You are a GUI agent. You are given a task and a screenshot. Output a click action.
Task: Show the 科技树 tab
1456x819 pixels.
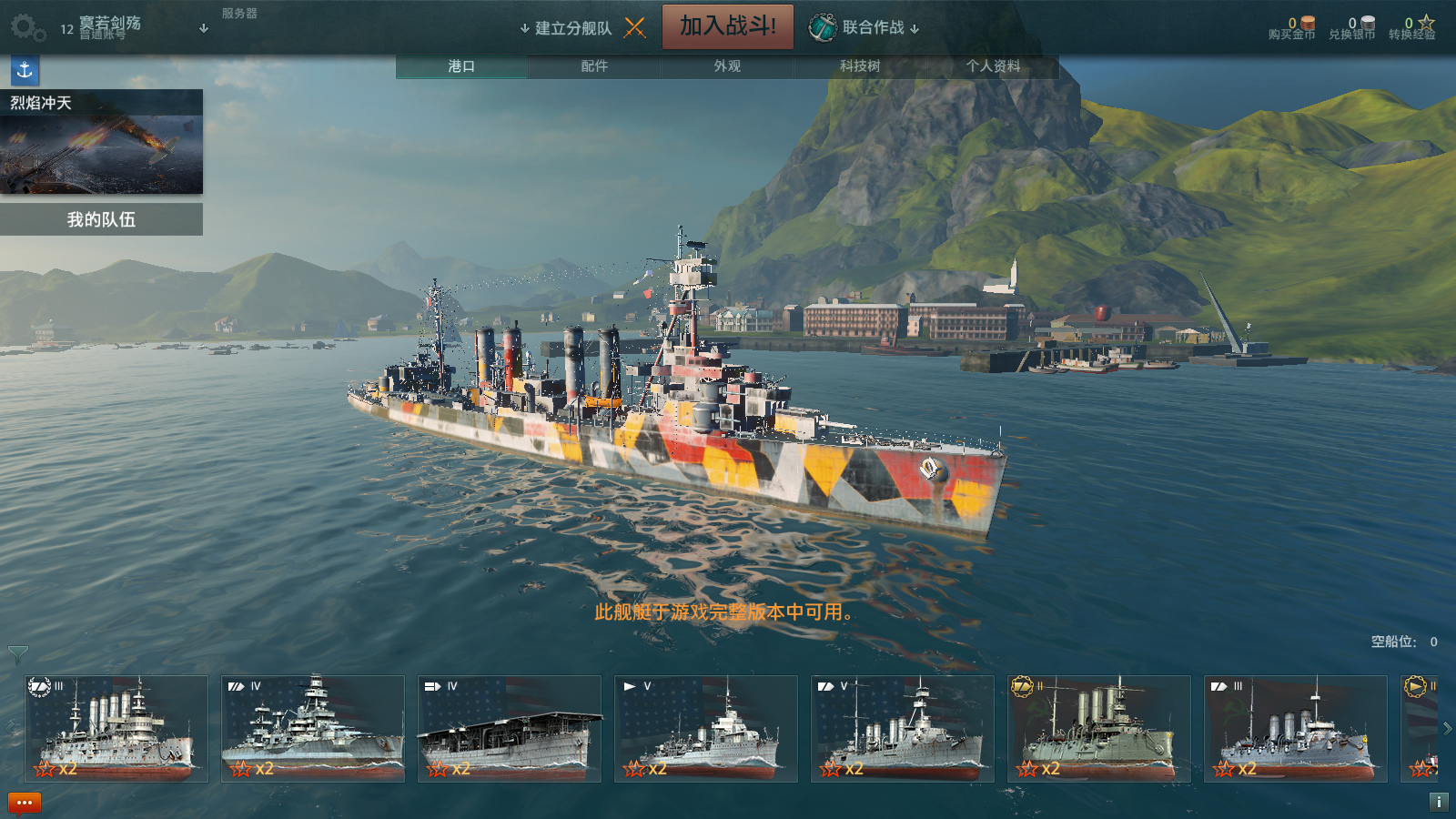click(x=860, y=66)
